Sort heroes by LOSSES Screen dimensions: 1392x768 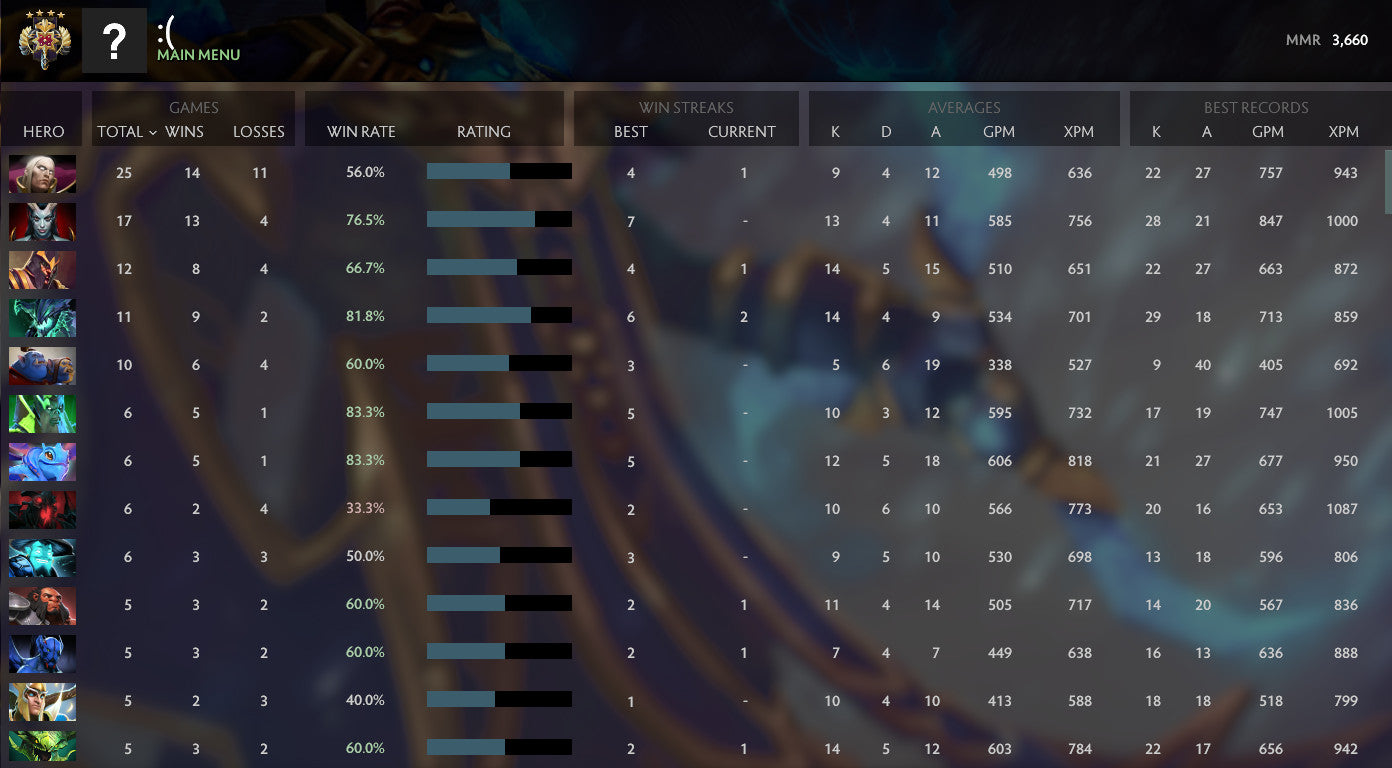(259, 131)
